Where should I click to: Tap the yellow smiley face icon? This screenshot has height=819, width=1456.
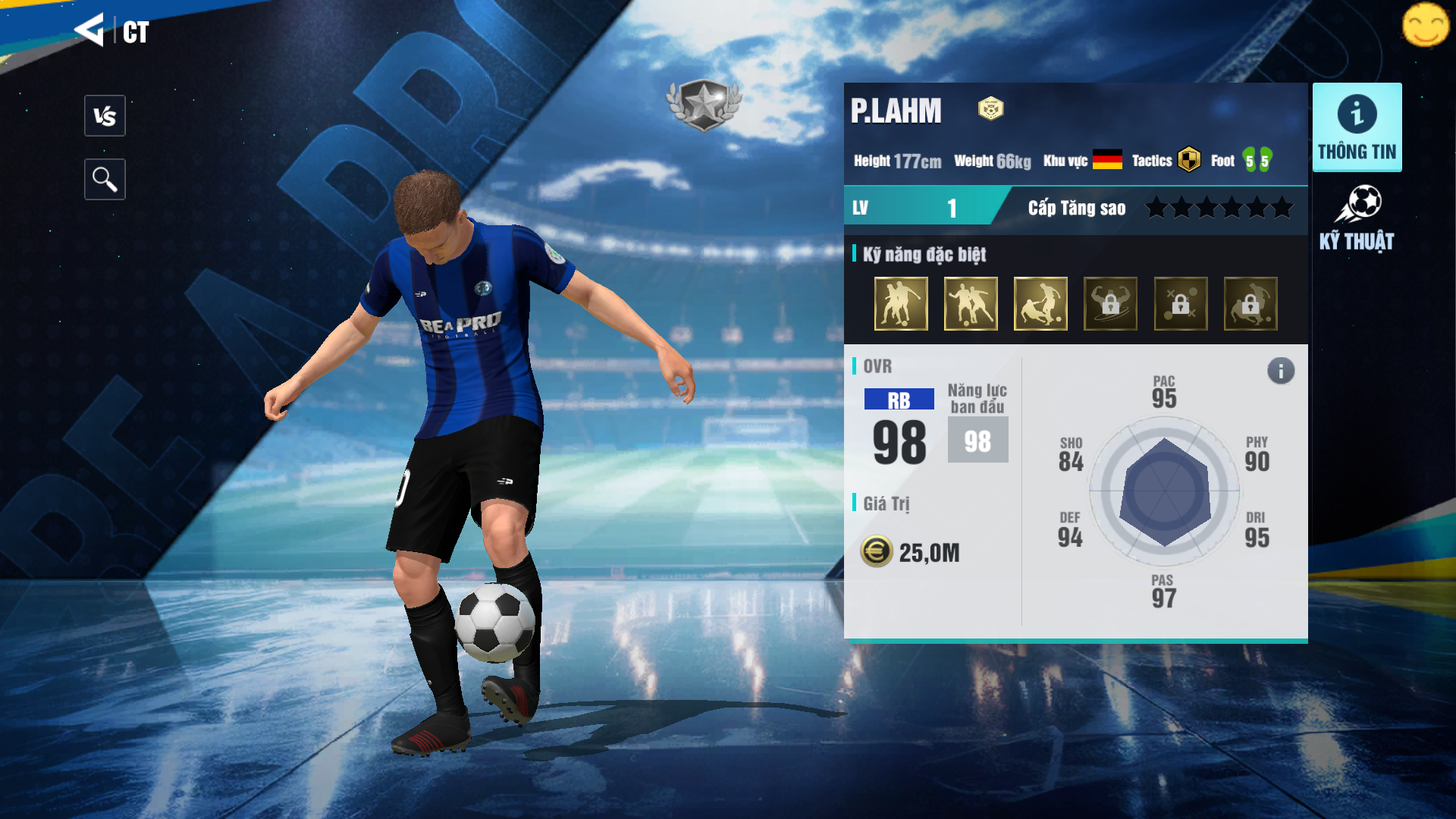1426,25
